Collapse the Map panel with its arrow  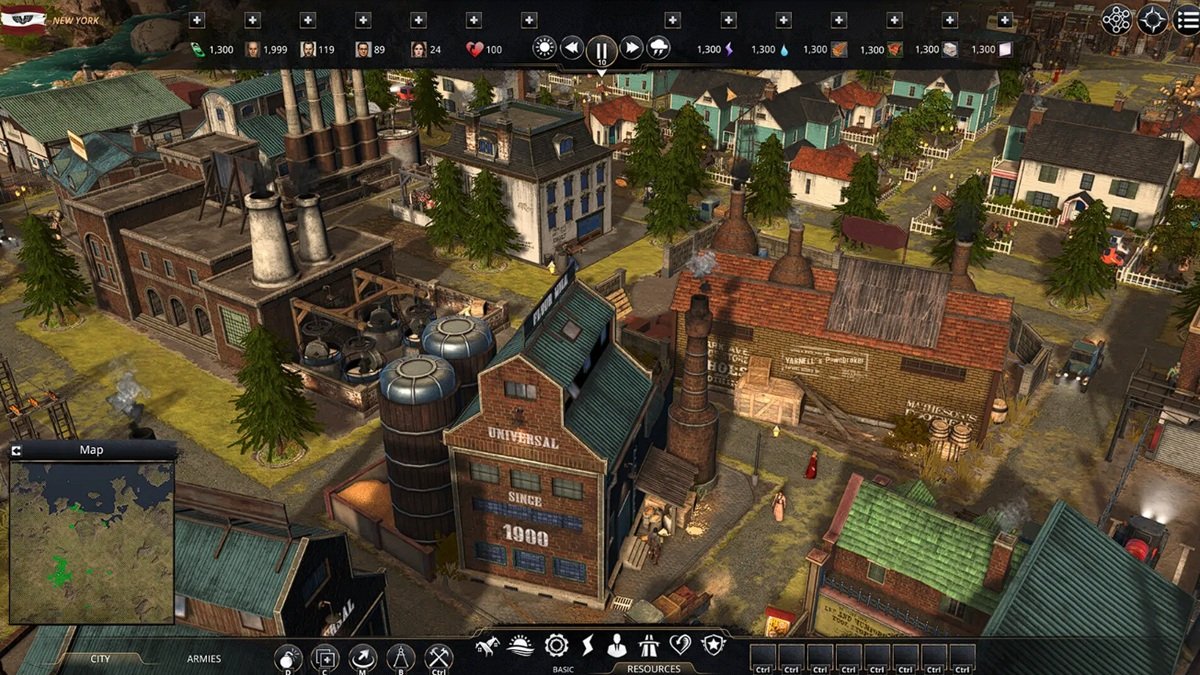(x=17, y=451)
